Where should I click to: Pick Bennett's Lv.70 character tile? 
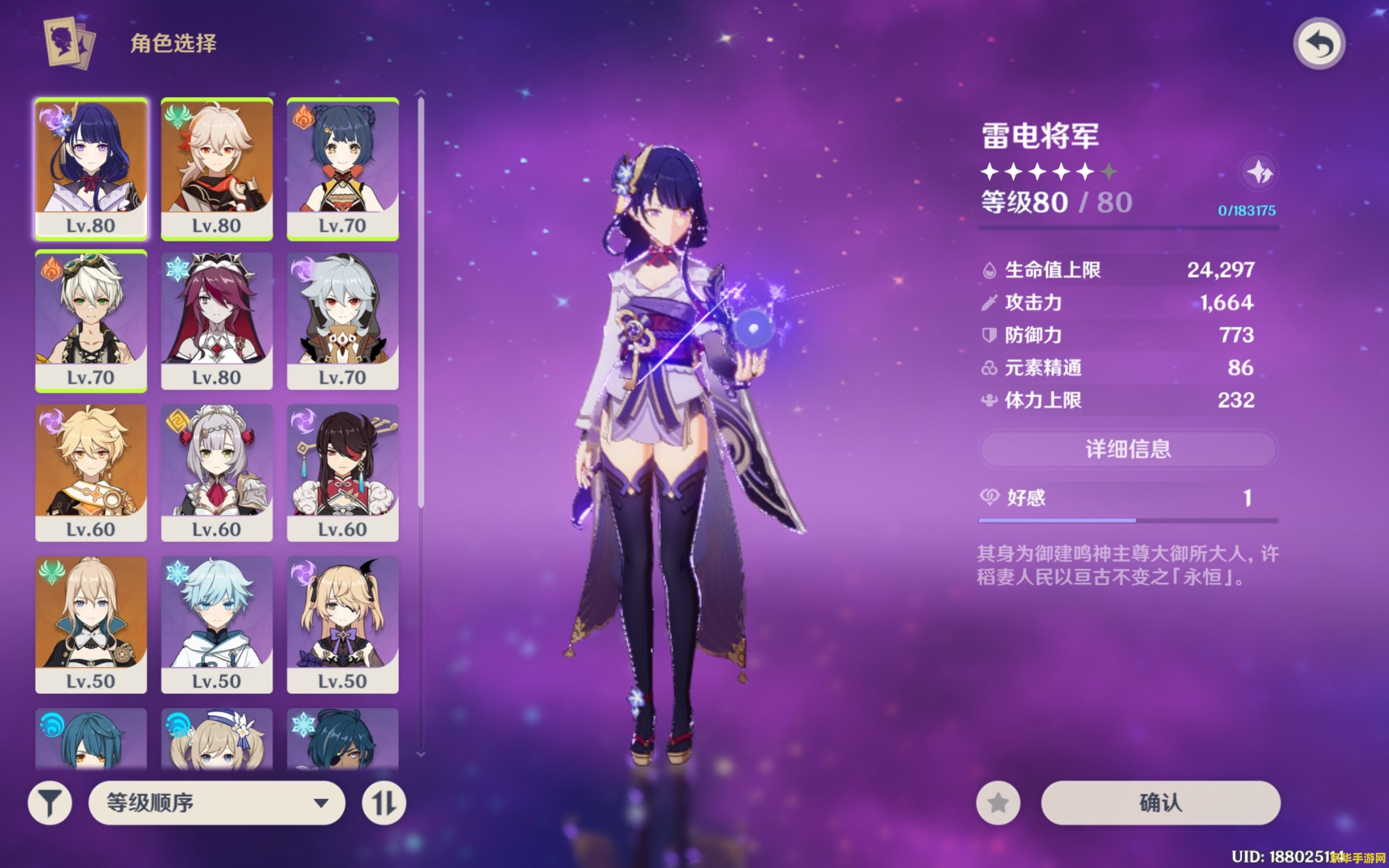click(x=91, y=320)
